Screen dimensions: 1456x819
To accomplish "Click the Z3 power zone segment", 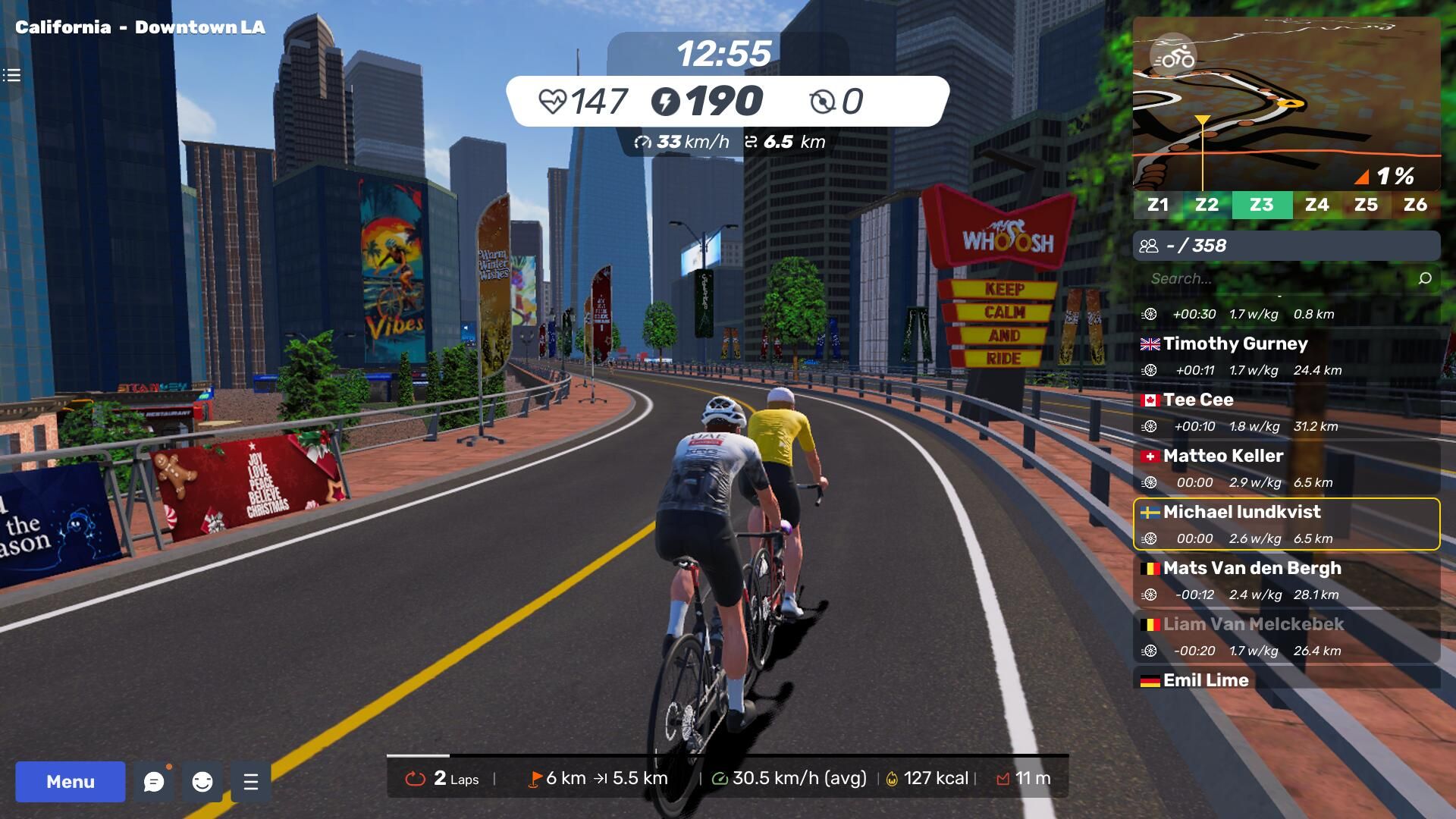I will [1262, 205].
